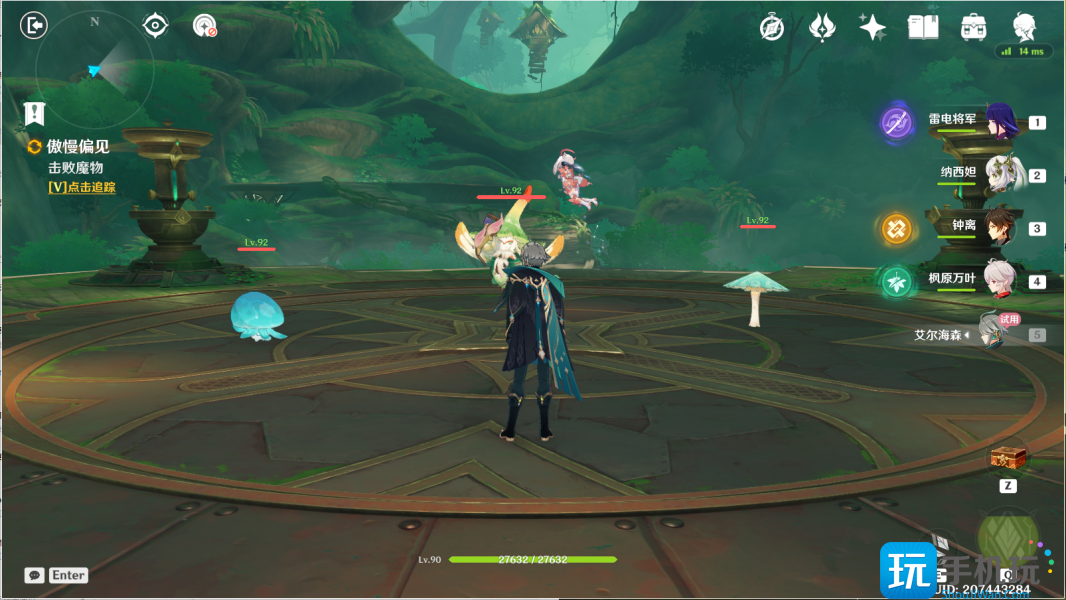Open the open-book handbook icon
Image resolution: width=1066 pixels, height=600 pixels.
922,27
